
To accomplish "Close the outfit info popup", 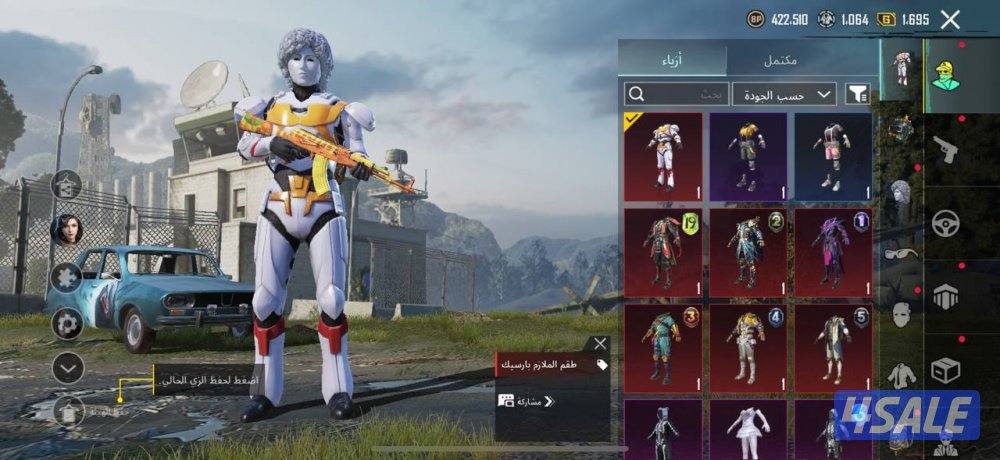I will click(600, 343).
